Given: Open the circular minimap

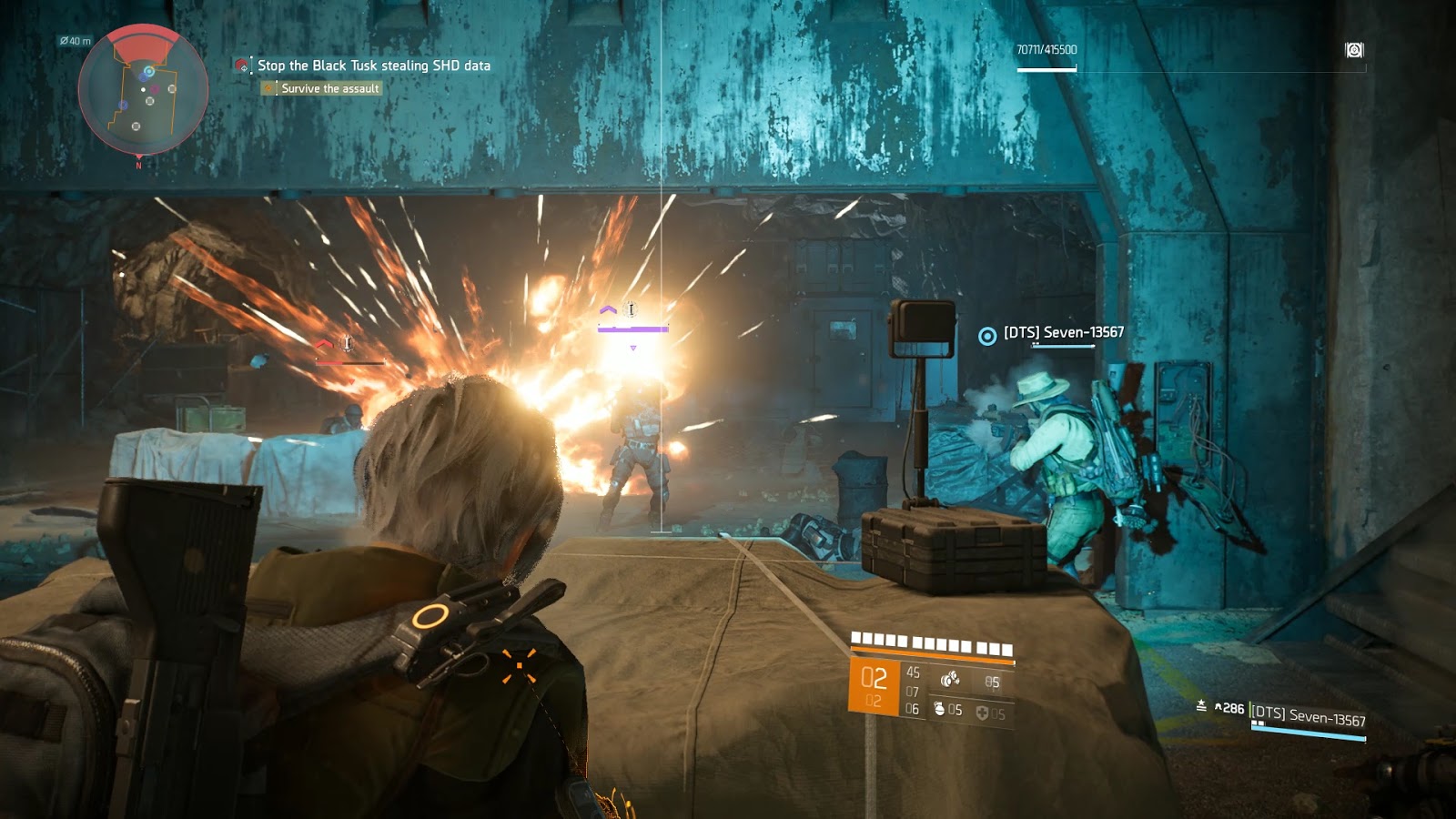Looking at the screenshot, I should 143,91.
